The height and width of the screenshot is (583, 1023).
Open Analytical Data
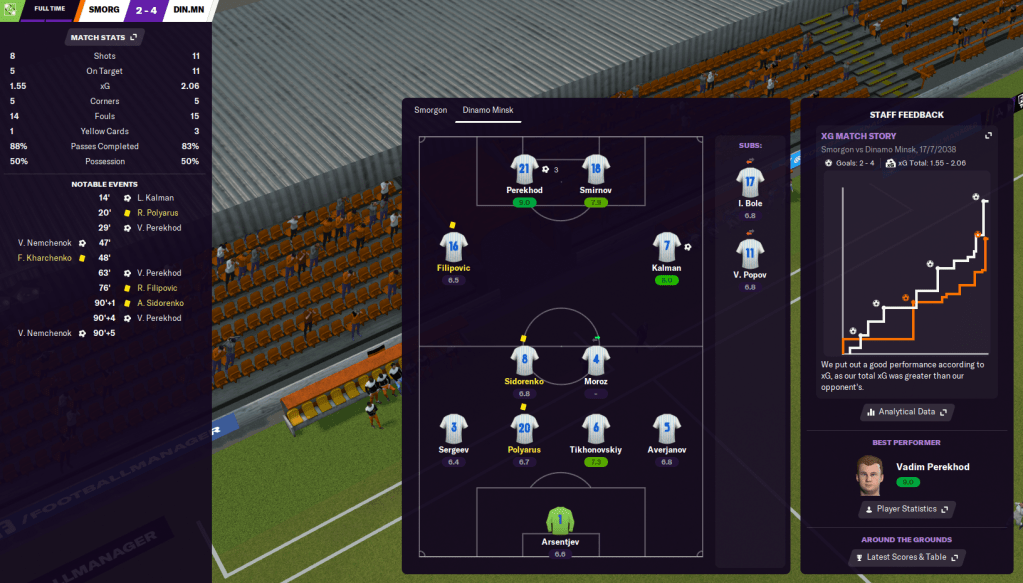(907, 411)
